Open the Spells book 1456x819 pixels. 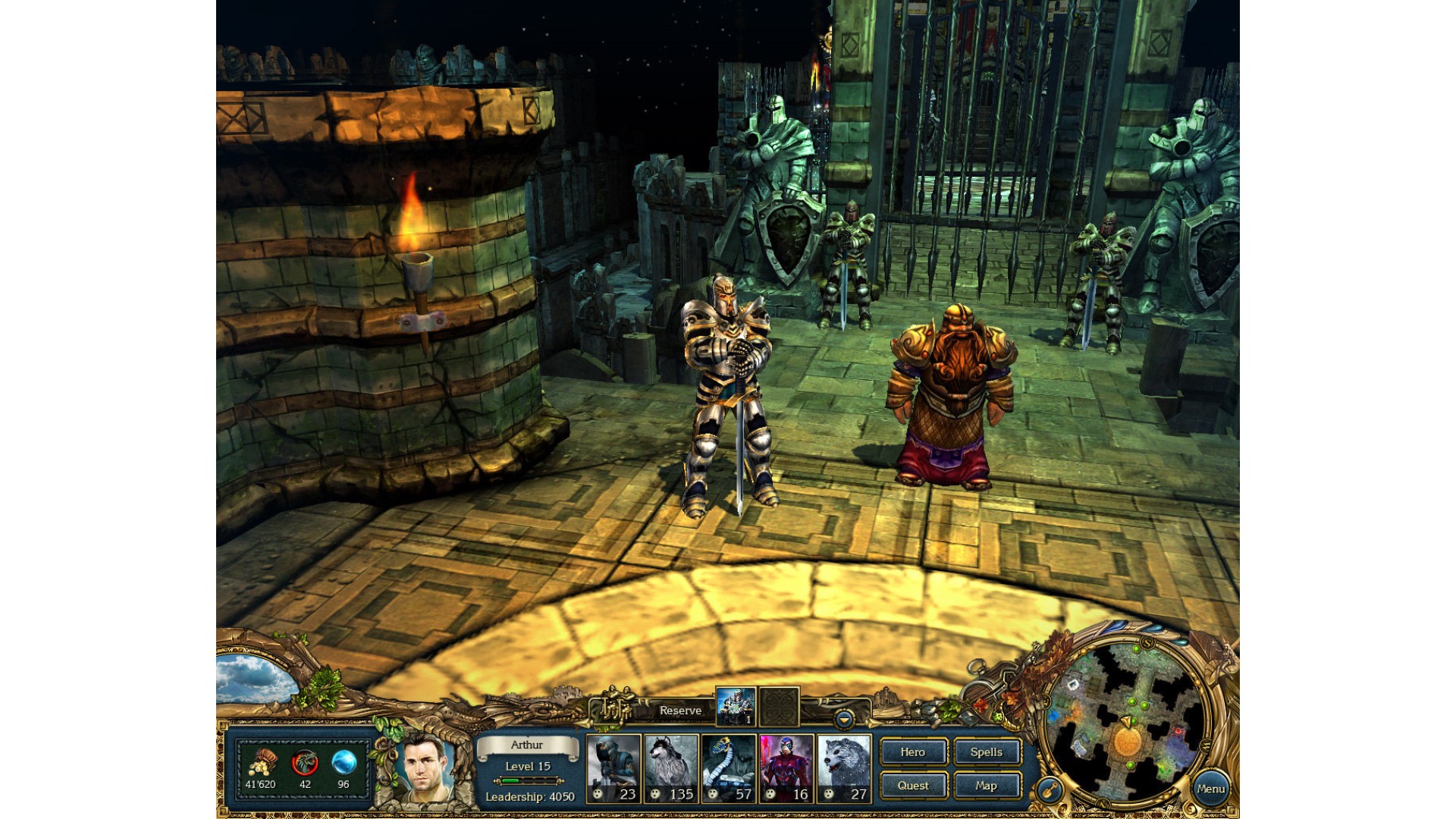pyautogui.click(x=987, y=752)
